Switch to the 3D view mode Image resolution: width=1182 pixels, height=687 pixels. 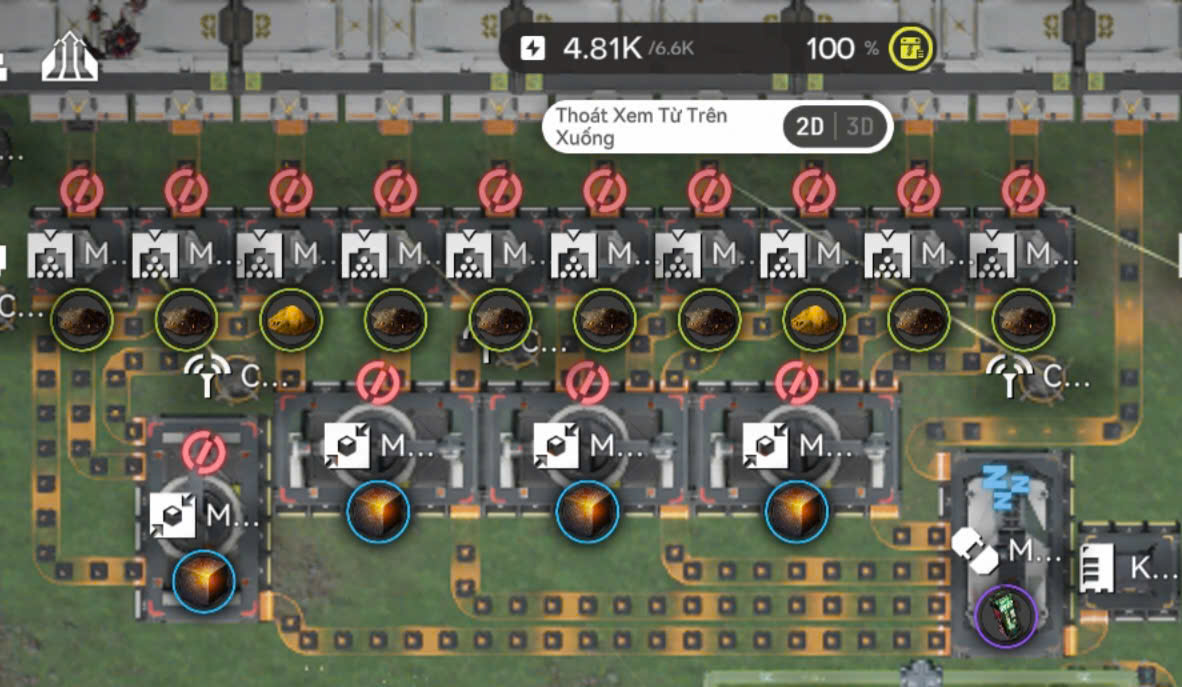click(x=860, y=127)
